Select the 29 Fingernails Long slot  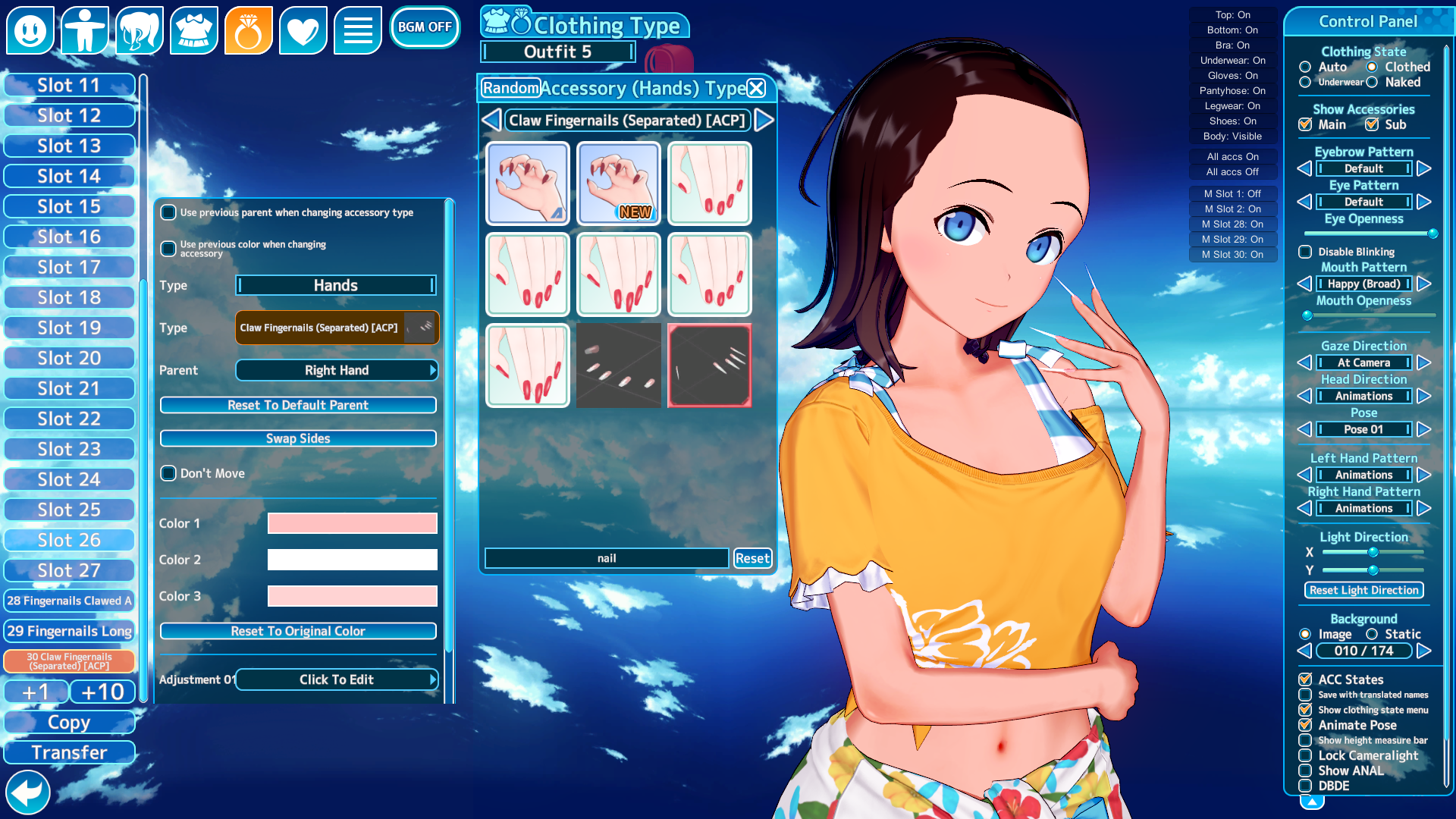[x=69, y=631]
